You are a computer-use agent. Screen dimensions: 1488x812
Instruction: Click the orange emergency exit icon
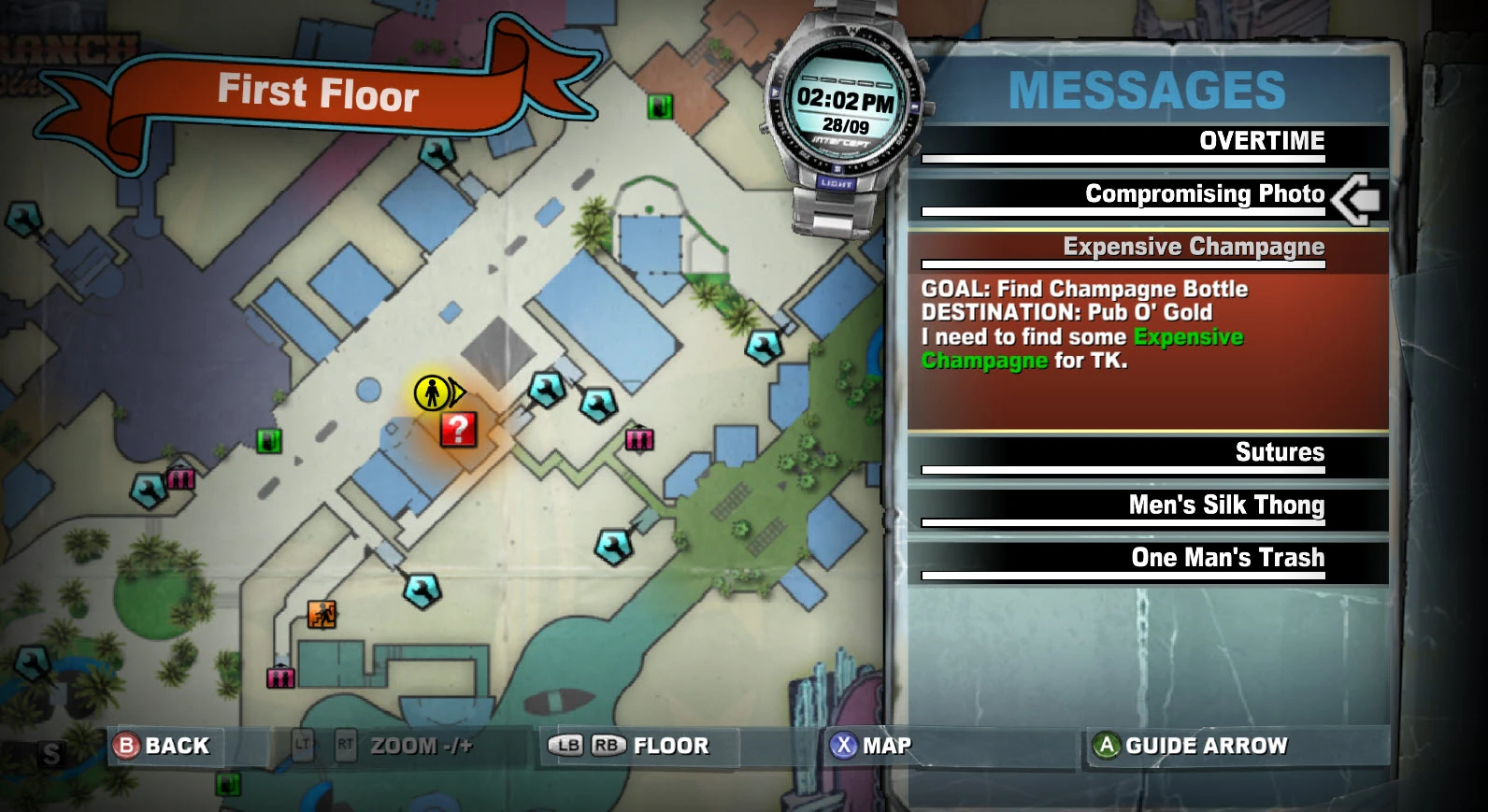320,615
